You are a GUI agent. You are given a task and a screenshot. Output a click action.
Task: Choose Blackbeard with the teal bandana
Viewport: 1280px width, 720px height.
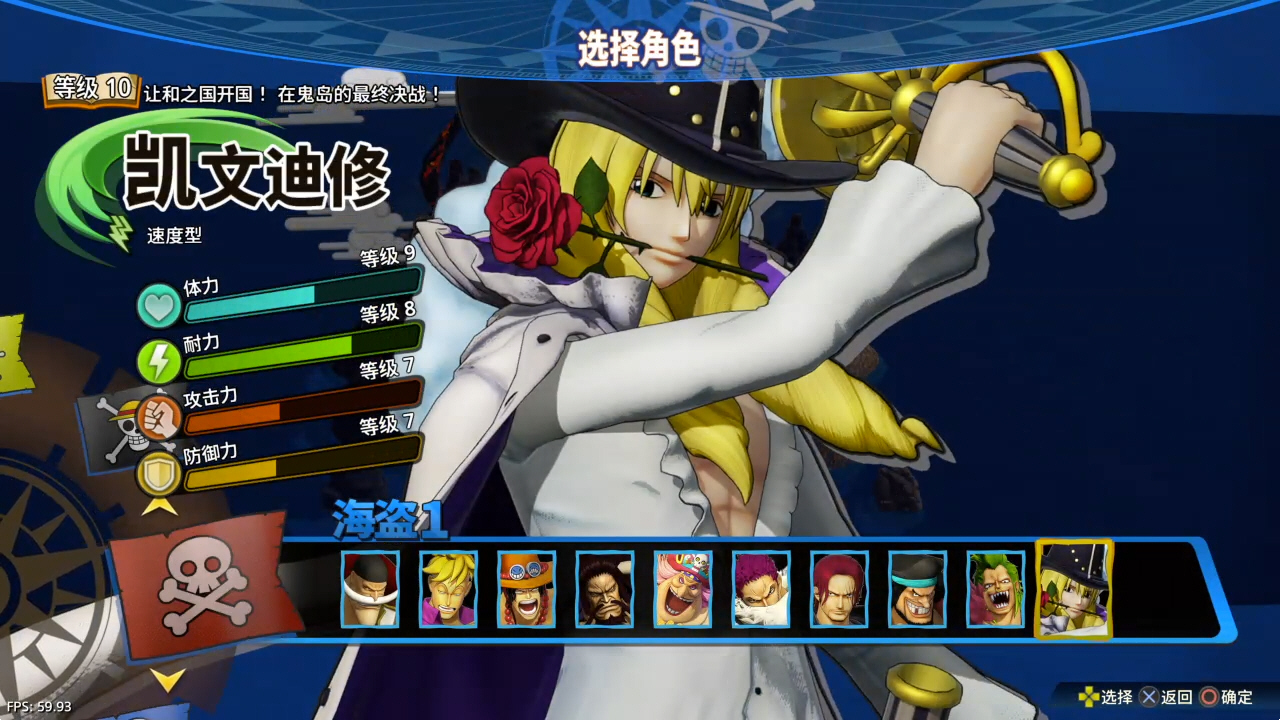pos(917,589)
